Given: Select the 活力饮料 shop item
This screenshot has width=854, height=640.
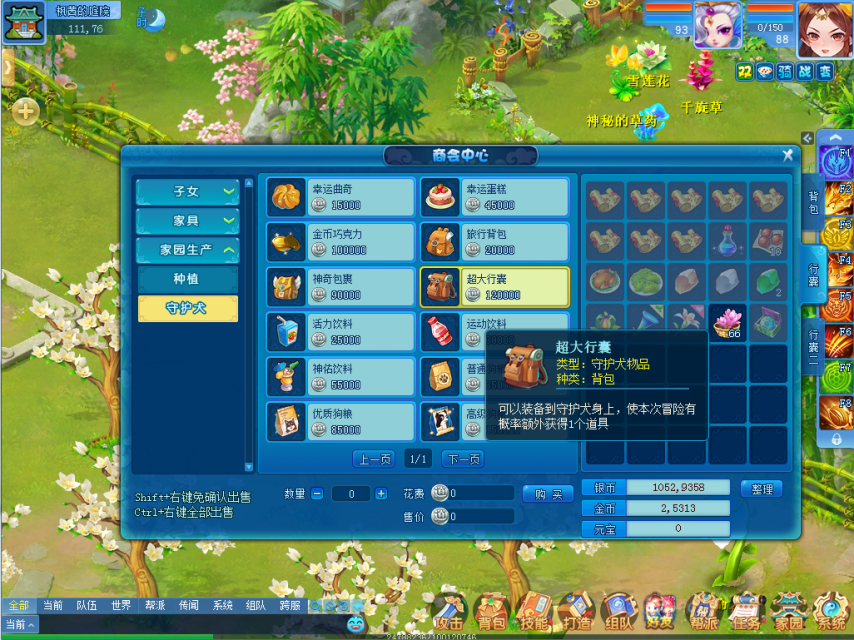Looking at the screenshot, I should tap(340, 331).
